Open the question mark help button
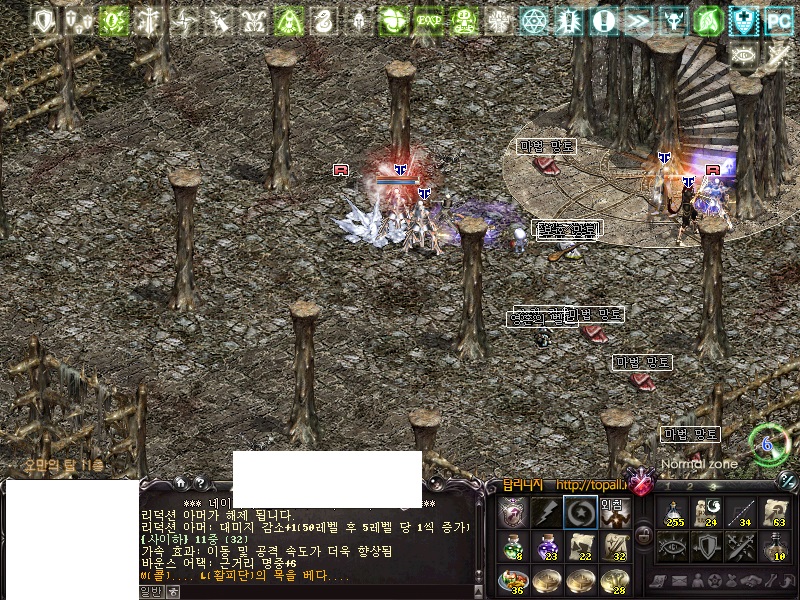This screenshot has width=800, height=600. [x=199, y=483]
